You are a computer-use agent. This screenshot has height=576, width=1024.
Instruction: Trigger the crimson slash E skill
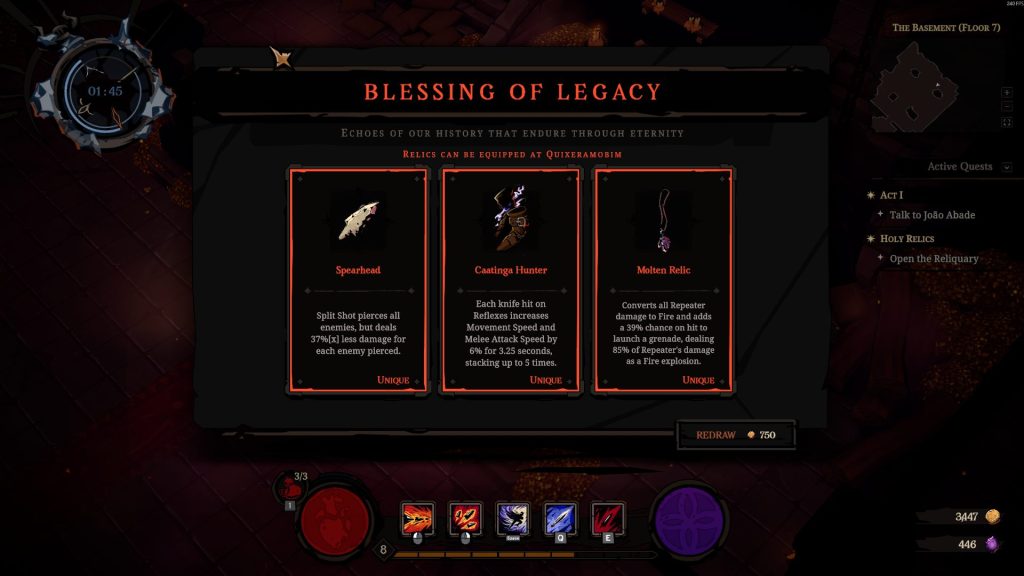pos(608,518)
